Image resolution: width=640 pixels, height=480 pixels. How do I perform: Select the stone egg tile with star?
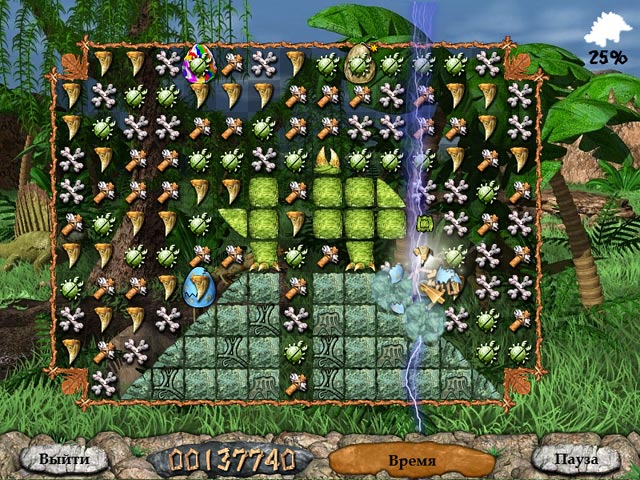[360, 63]
